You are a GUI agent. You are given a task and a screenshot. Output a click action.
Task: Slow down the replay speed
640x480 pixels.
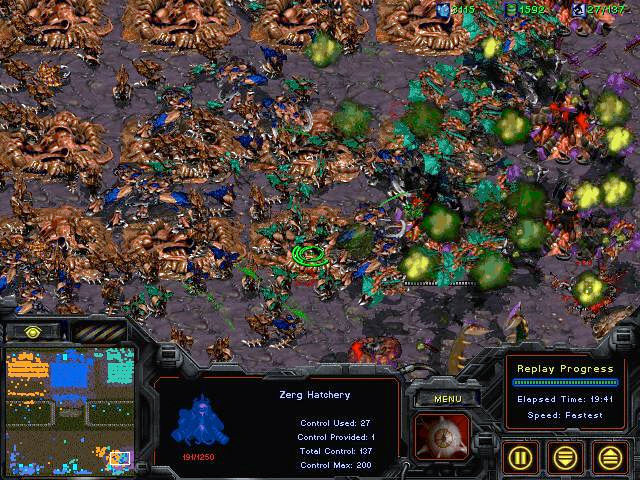(x=564, y=456)
